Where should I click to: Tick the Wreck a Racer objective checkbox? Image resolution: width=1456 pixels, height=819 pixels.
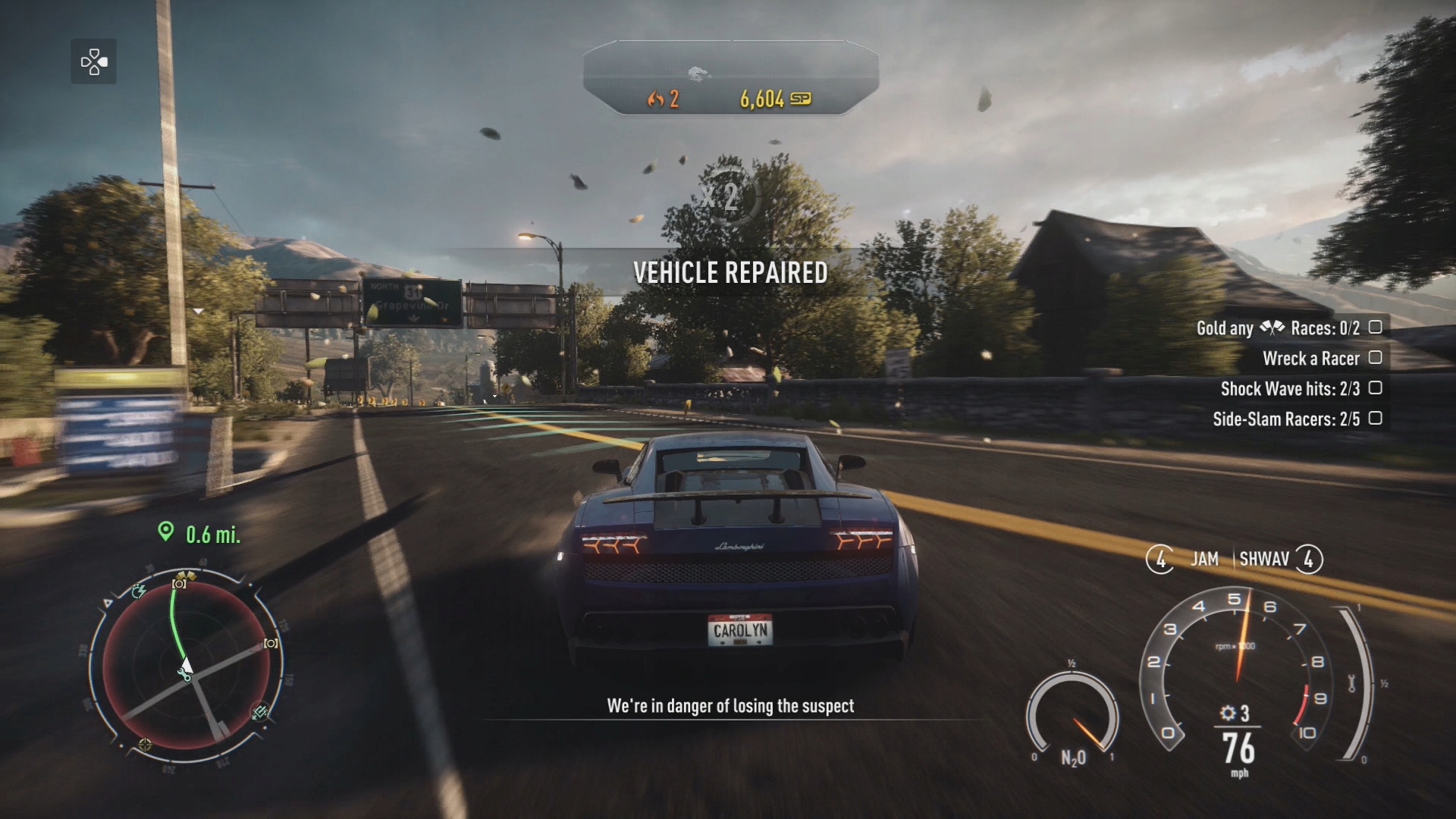pos(1375,357)
